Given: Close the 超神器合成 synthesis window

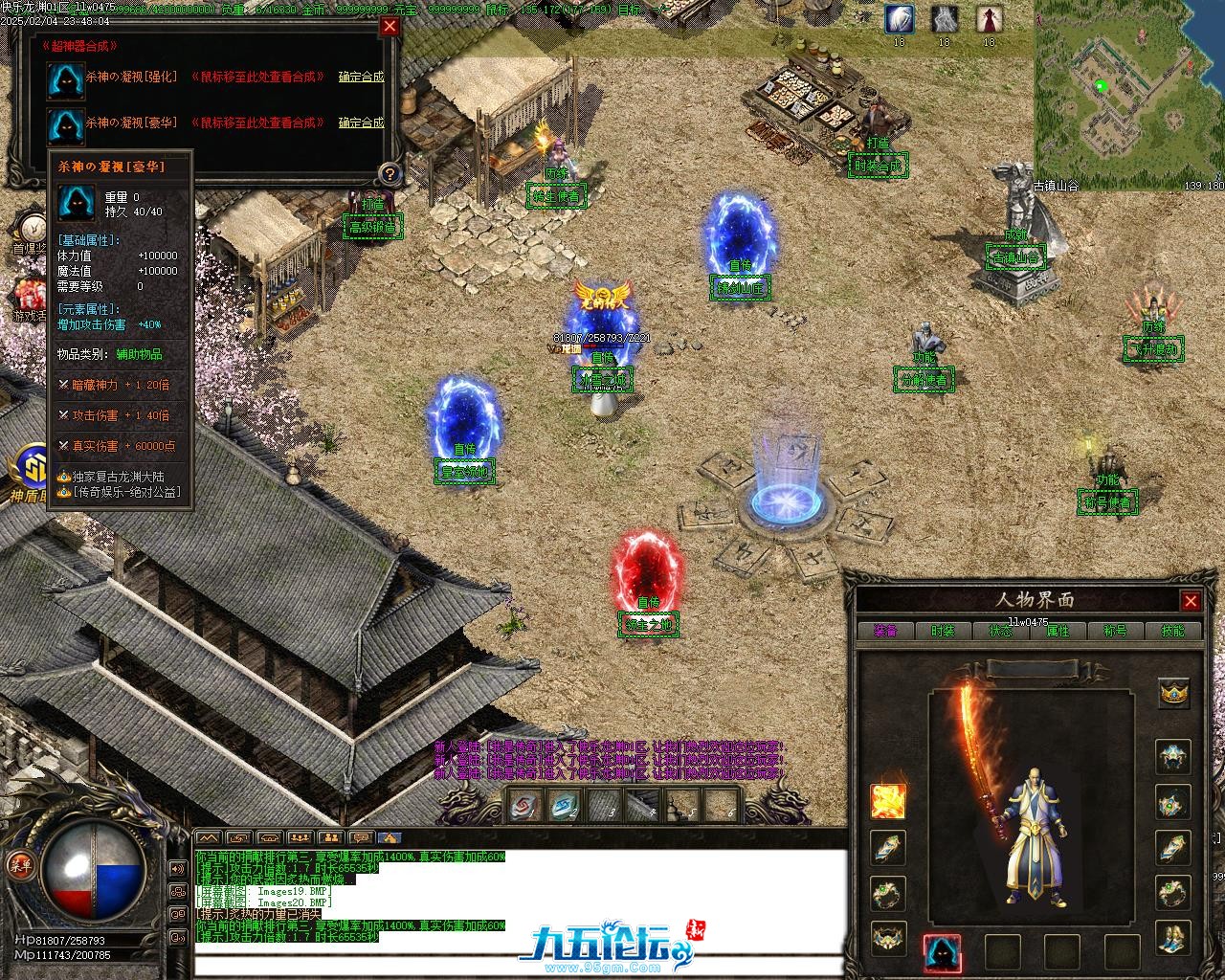Looking at the screenshot, I should point(390,27).
